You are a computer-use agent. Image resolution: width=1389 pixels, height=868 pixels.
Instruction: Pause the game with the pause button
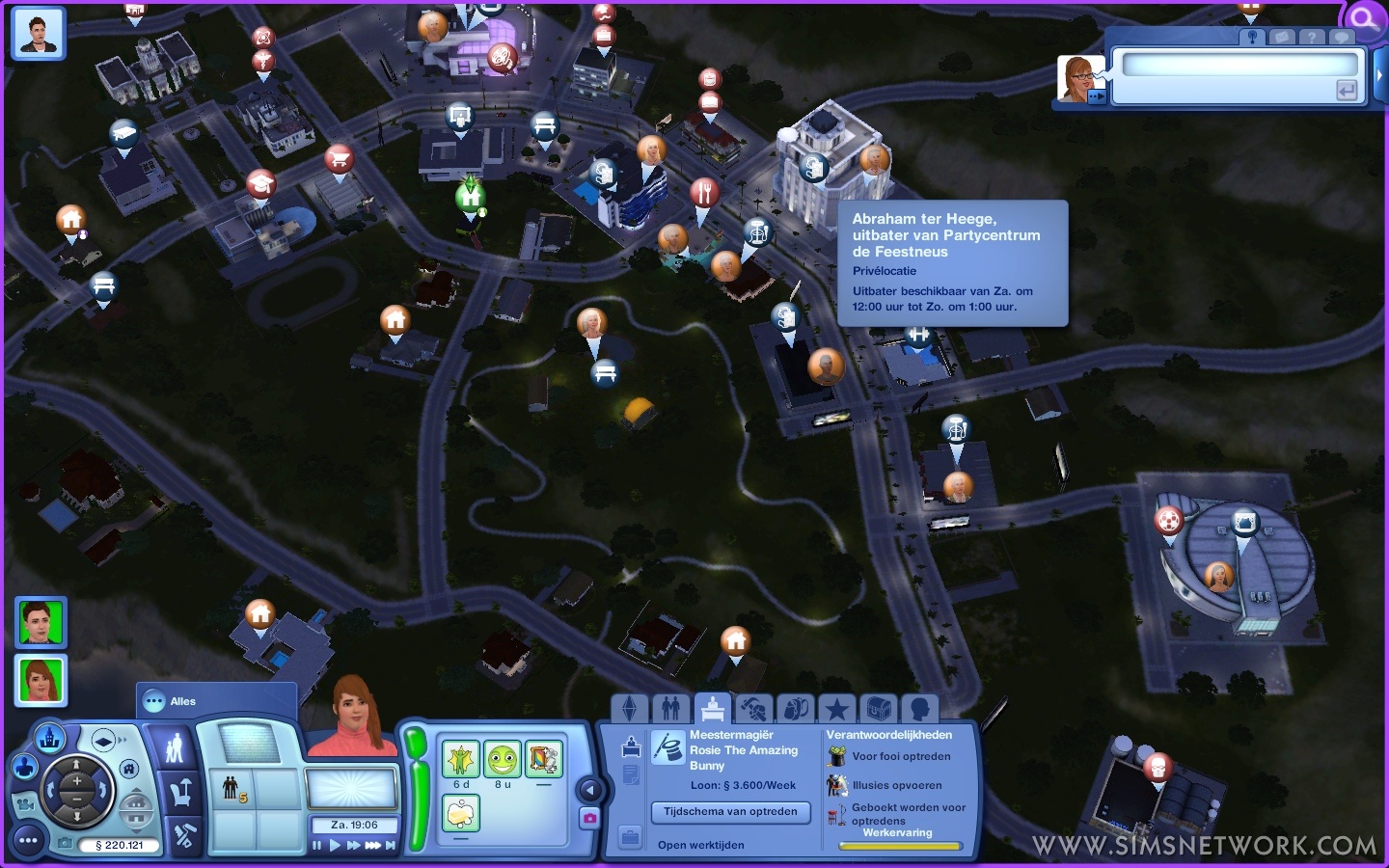pos(317,846)
